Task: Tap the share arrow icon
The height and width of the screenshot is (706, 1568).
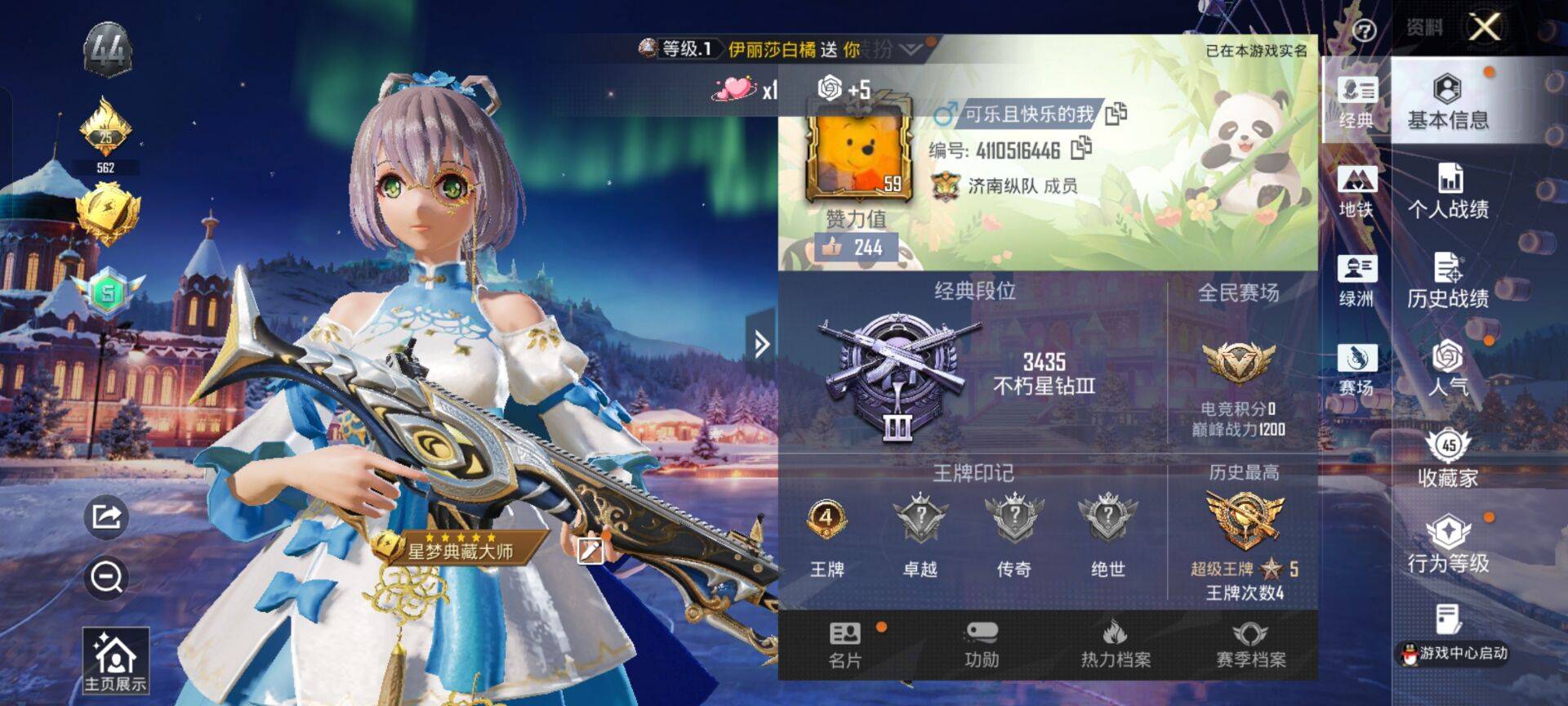Action: pyautogui.click(x=106, y=516)
